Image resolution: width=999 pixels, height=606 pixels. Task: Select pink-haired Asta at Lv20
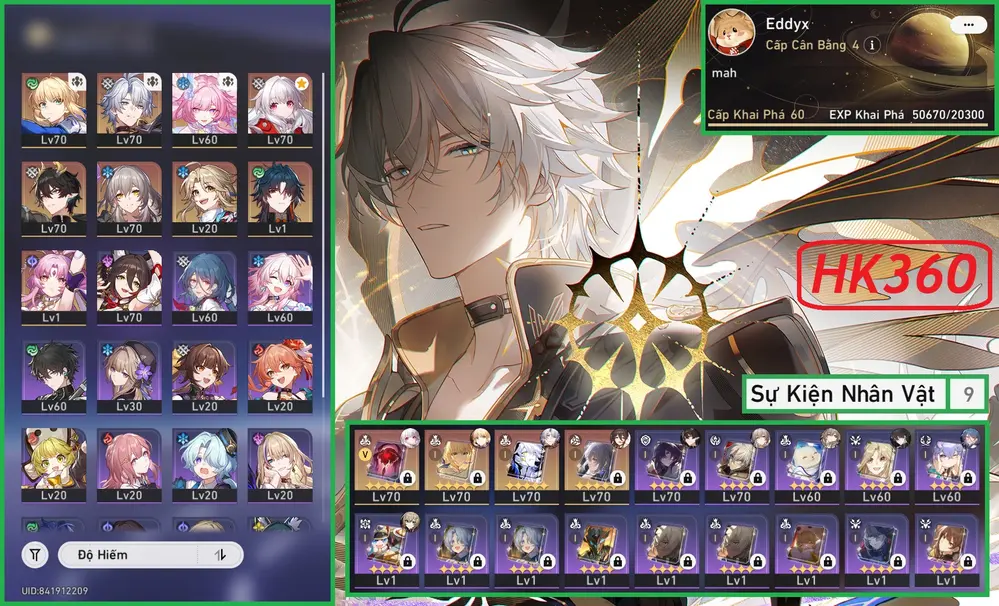pyautogui.click(x=126, y=466)
